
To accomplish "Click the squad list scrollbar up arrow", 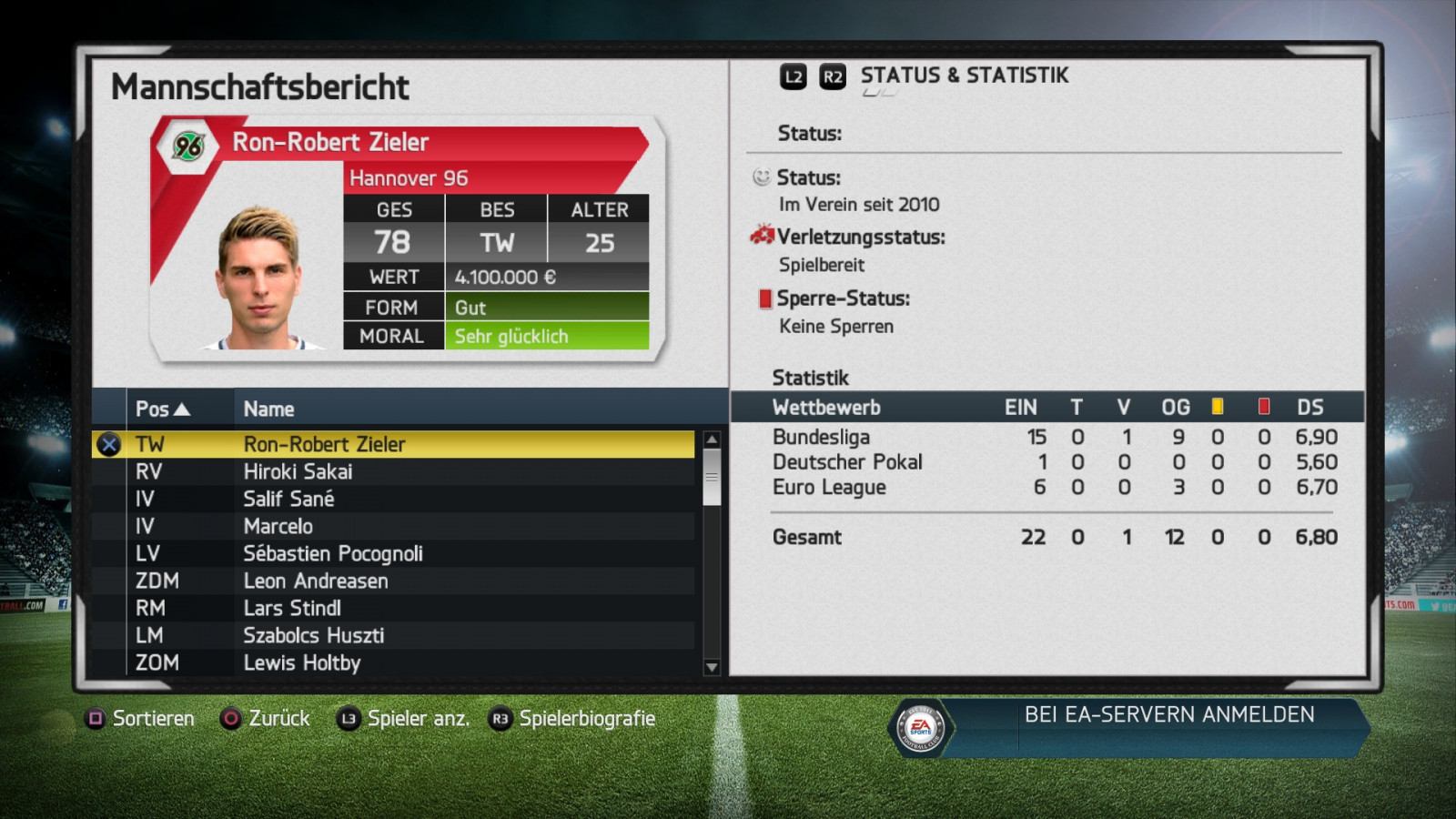I will 712,440.
